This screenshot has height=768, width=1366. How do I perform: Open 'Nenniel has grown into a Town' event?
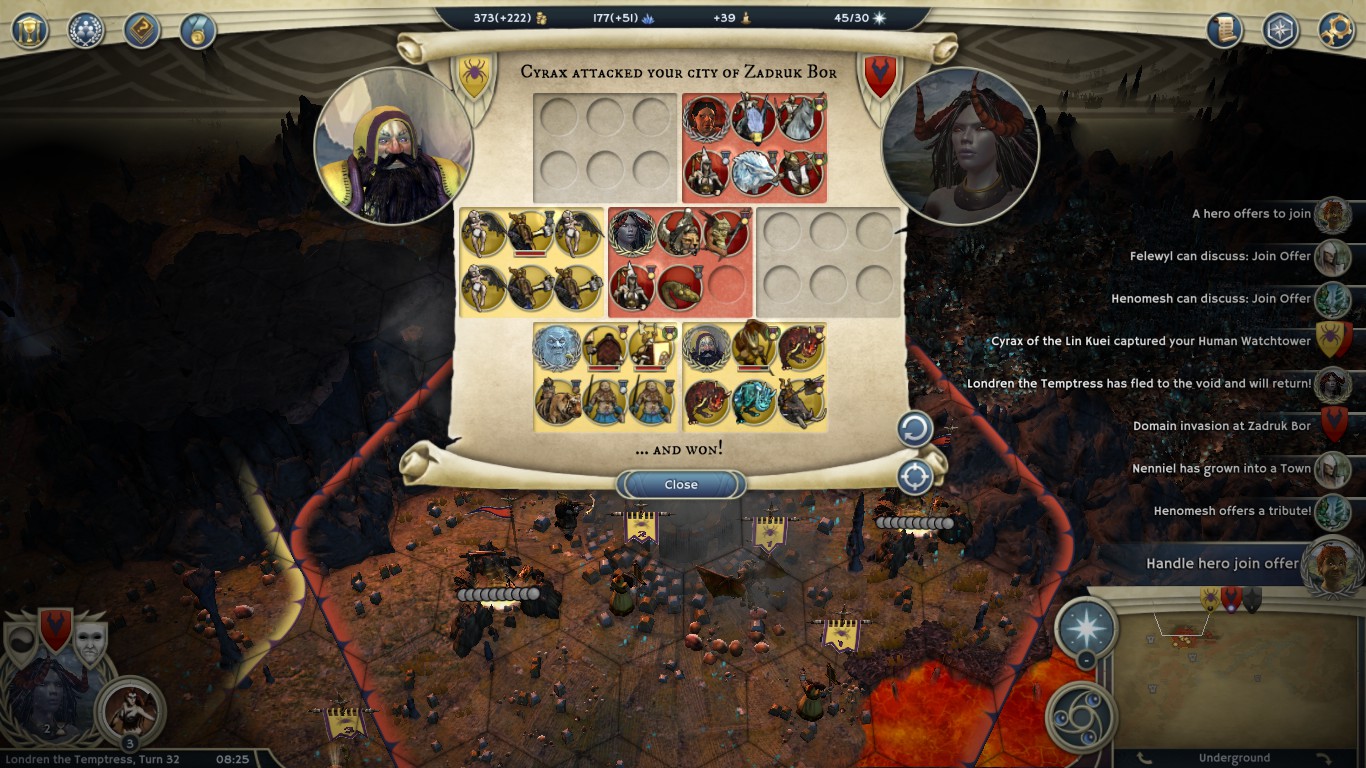click(1221, 468)
